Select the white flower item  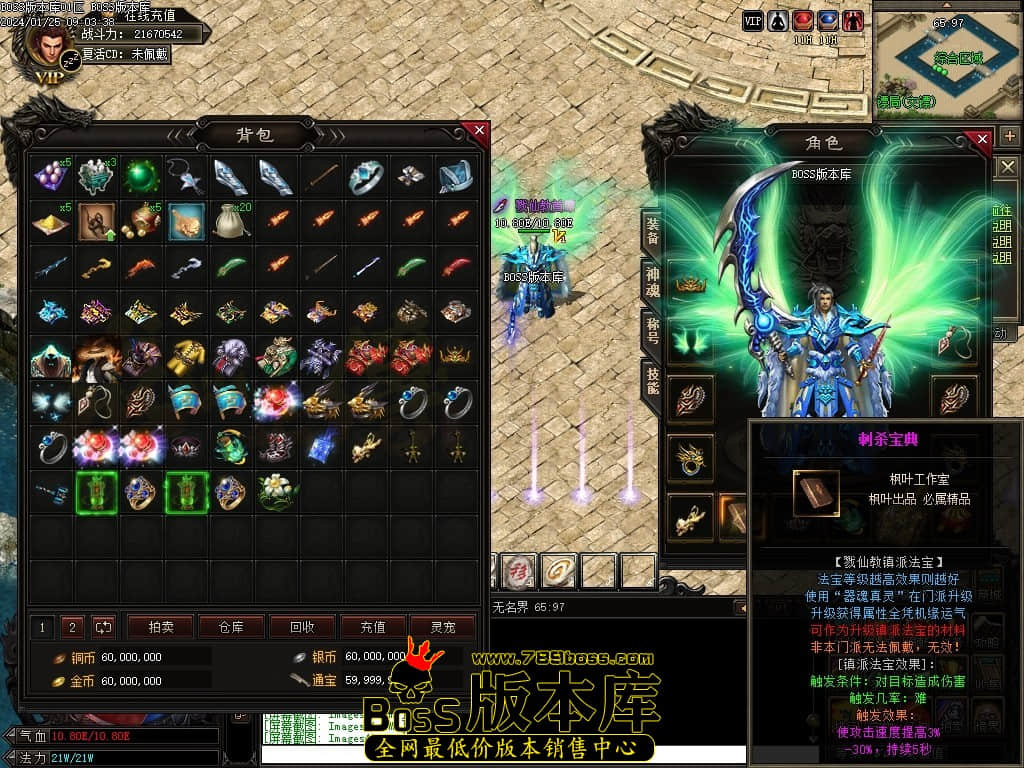pyautogui.click(x=275, y=492)
